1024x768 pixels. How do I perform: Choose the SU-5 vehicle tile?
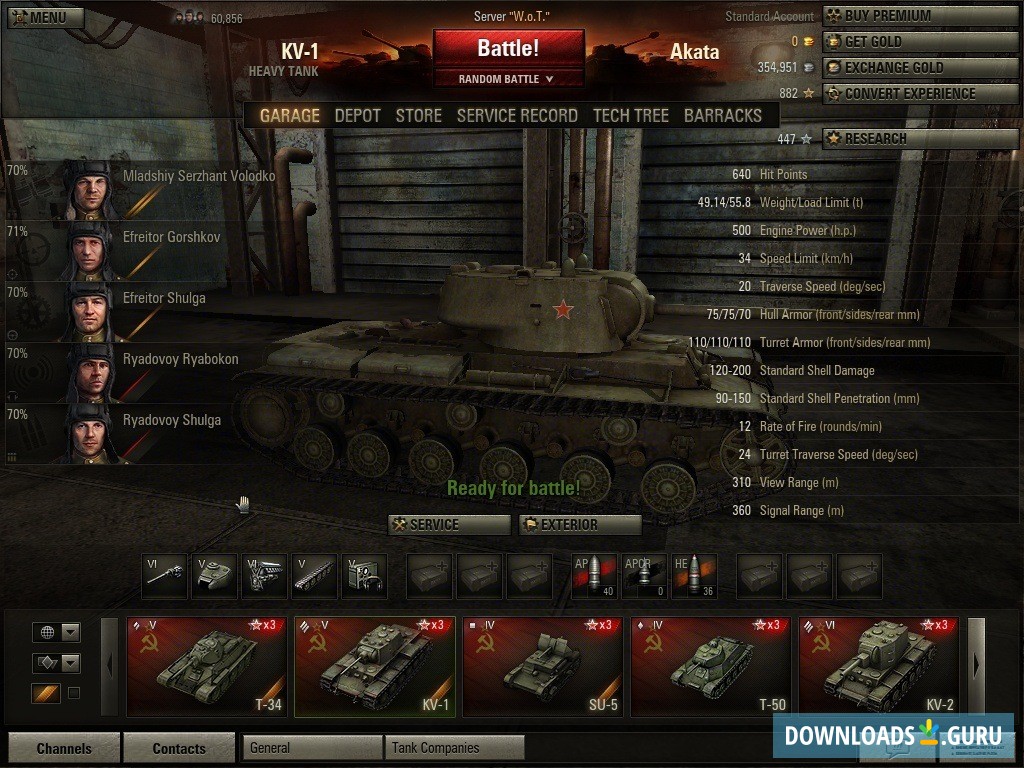(543, 666)
